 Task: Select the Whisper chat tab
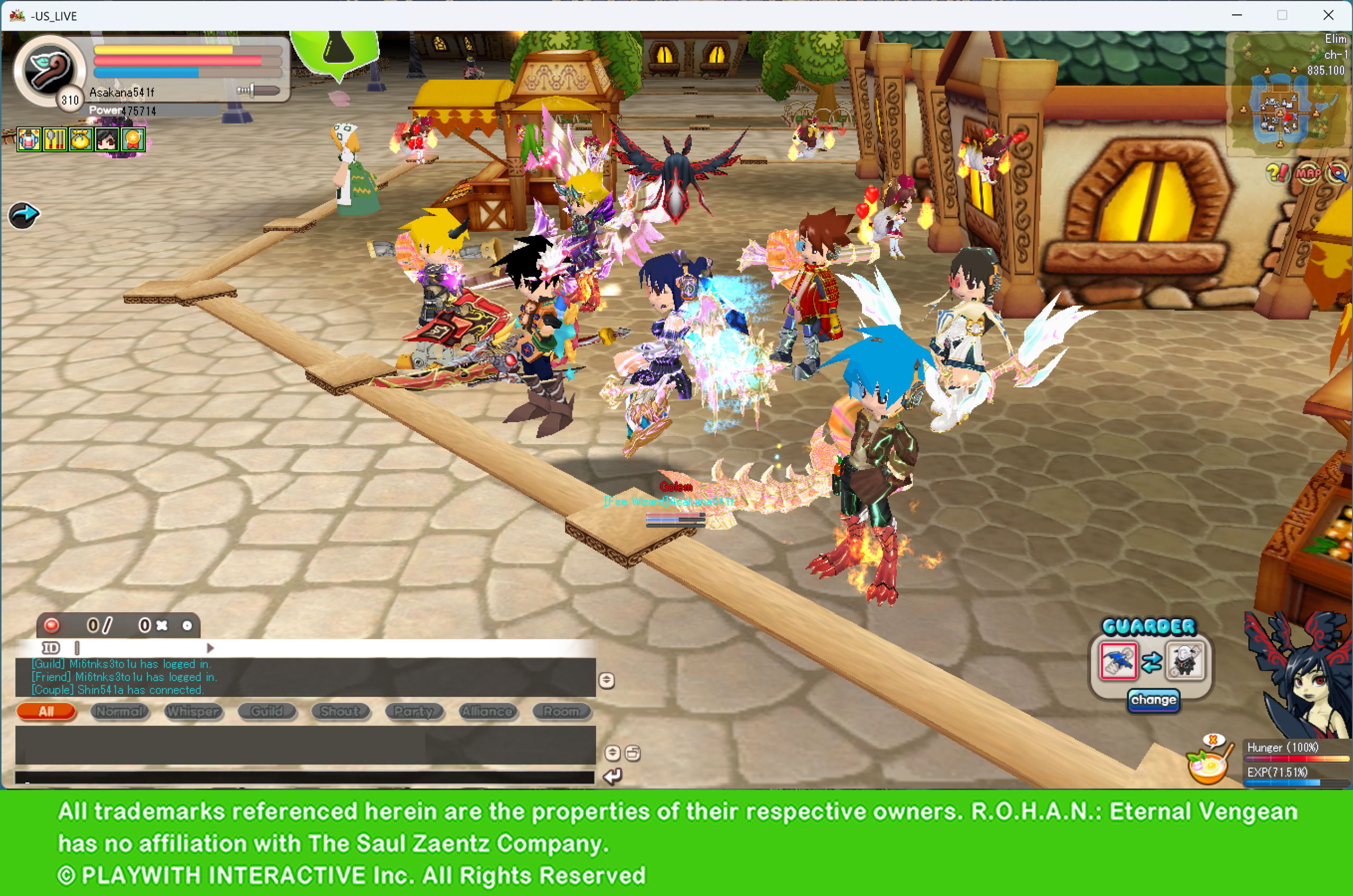click(193, 711)
